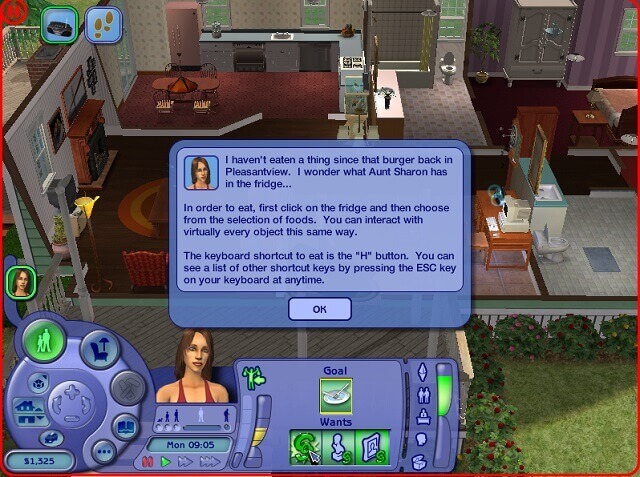Select the third want with door icon
640x477 pixels.
(x=372, y=445)
